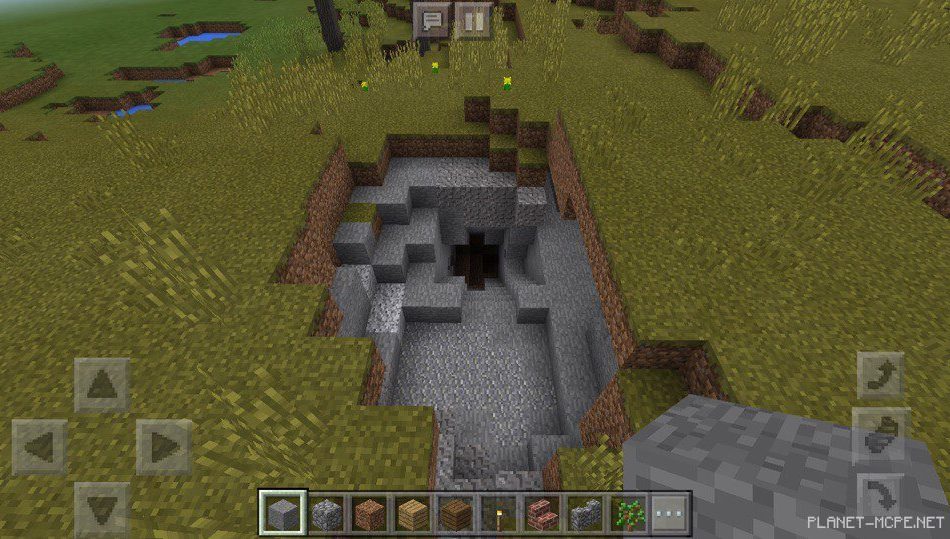
Task: Tap the move forward up-arrow button
Action: click(x=102, y=385)
